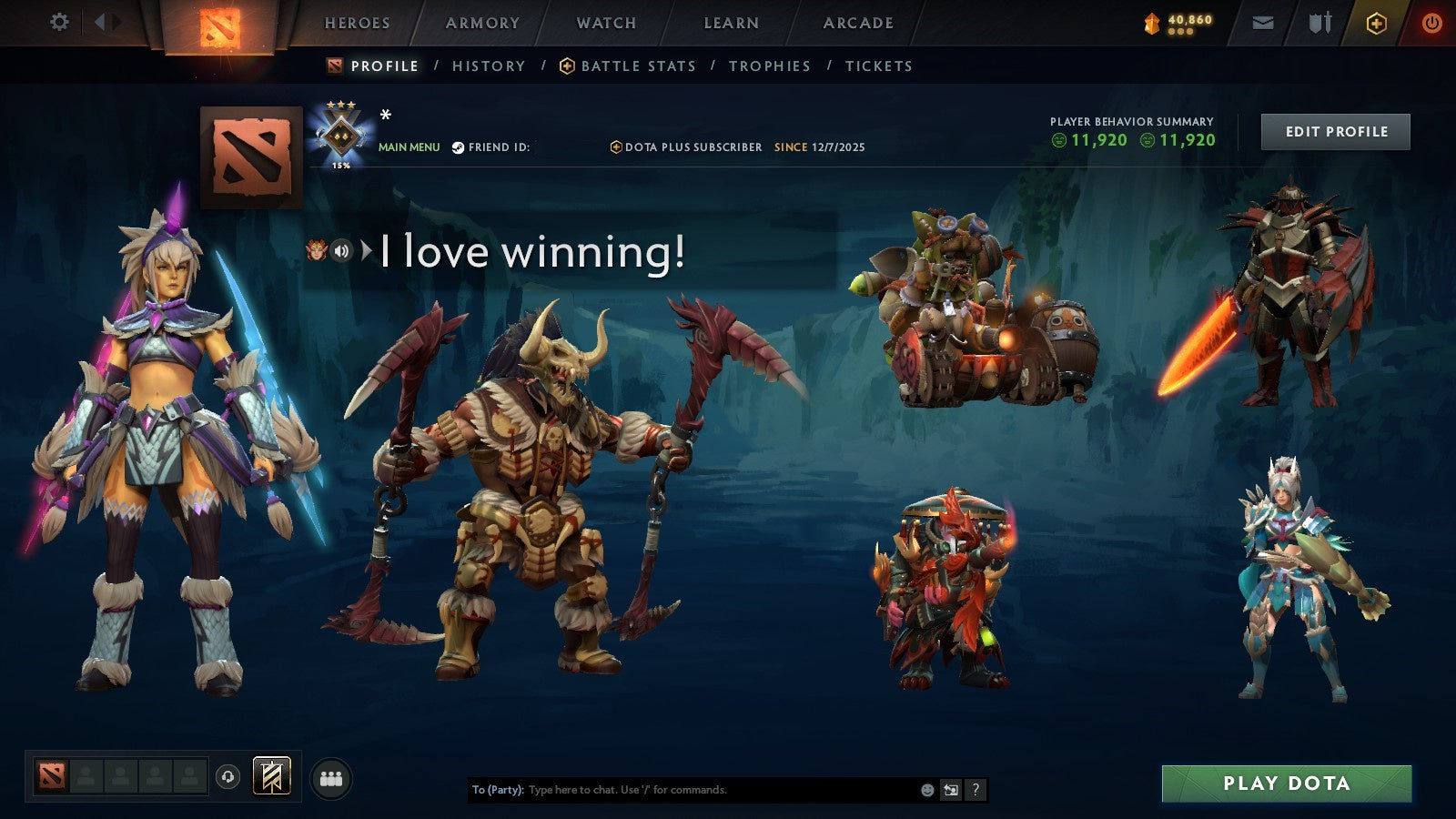
Task: Toggle whisper mode icon in chat bar
Action: [x=952, y=791]
